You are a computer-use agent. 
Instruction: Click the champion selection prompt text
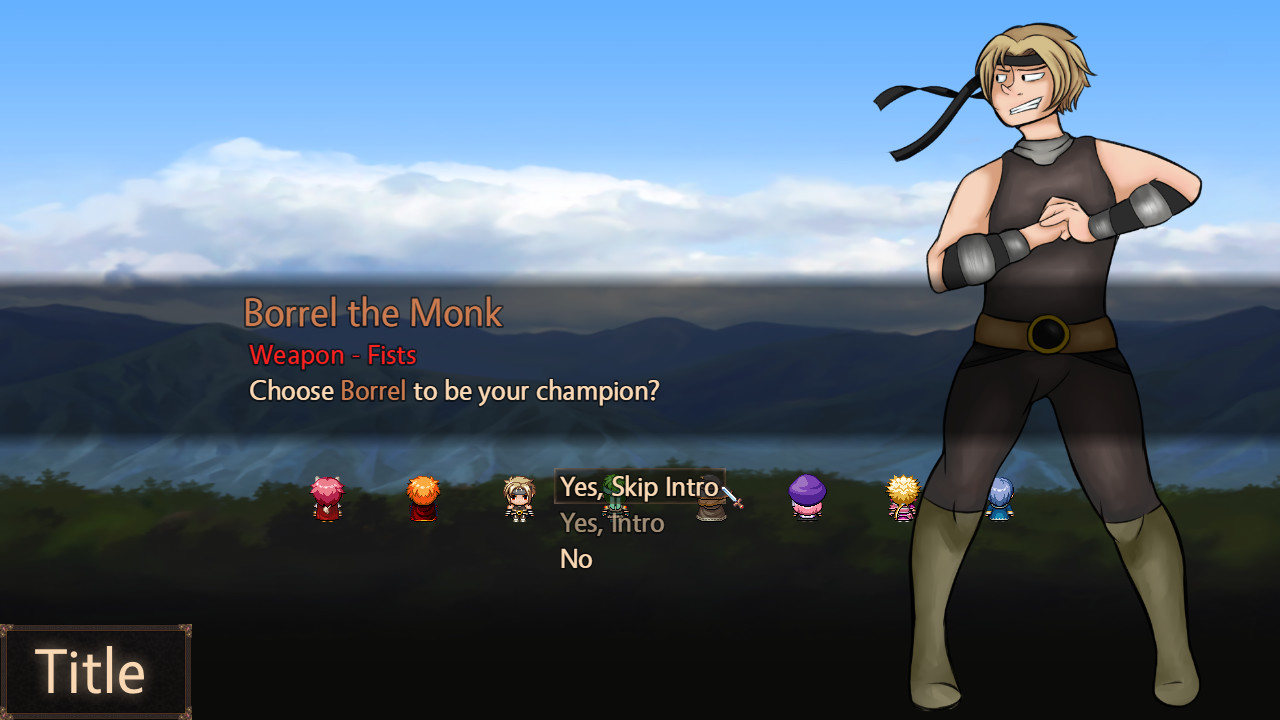pos(453,391)
